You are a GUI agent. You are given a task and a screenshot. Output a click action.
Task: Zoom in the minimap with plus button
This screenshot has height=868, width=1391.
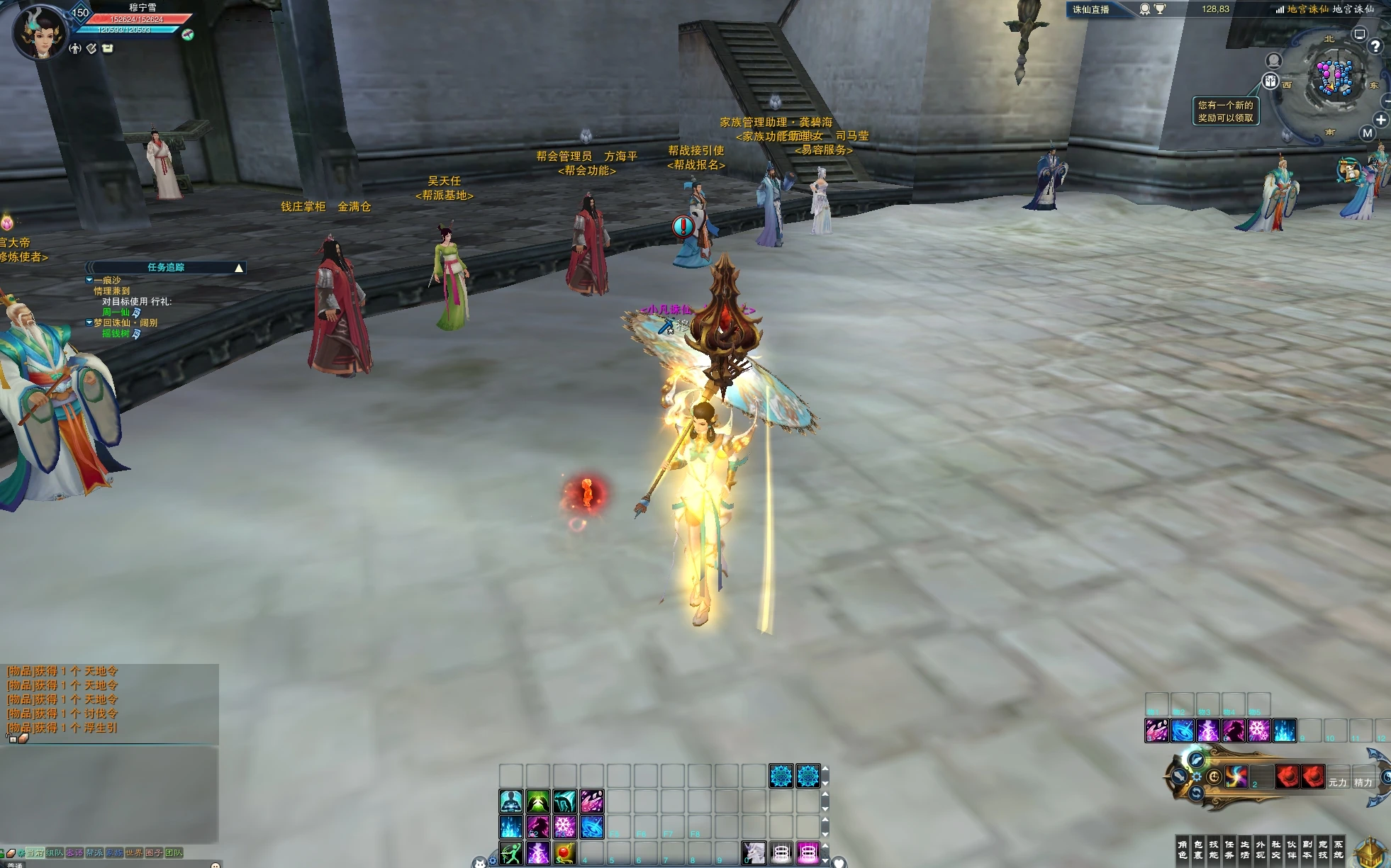[x=1380, y=120]
